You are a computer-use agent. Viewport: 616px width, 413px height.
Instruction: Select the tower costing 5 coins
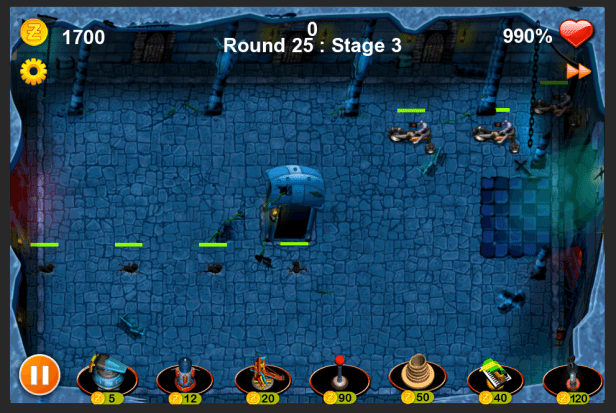pos(107,377)
